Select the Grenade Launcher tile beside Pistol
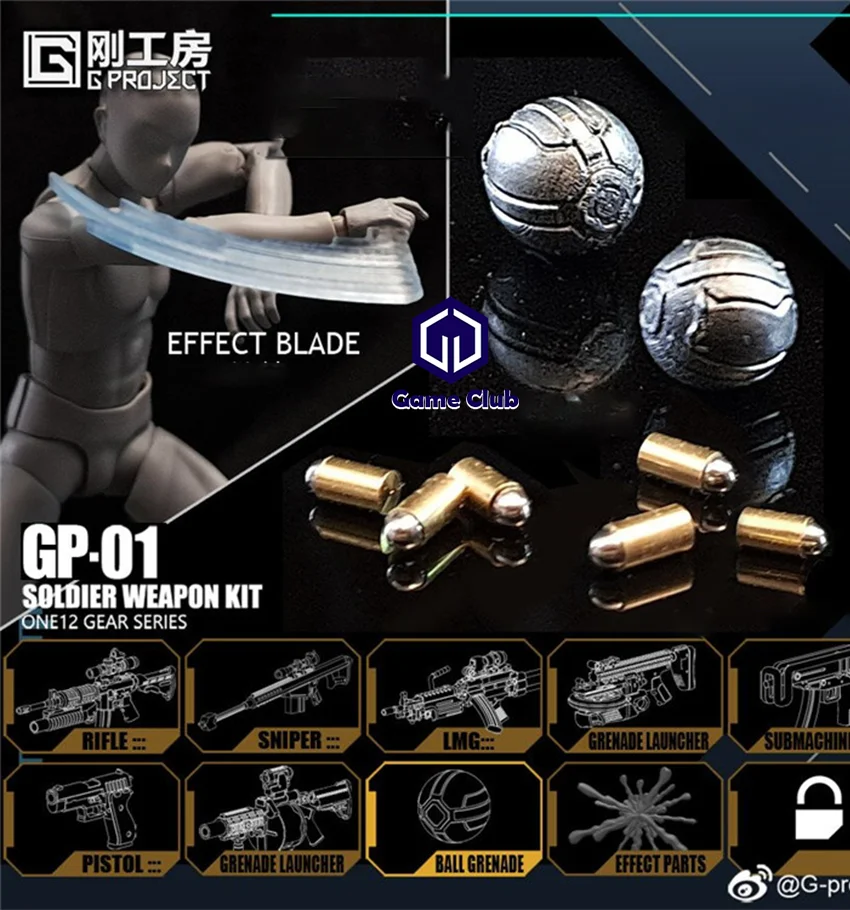This screenshot has height=910, width=850. click(x=273, y=819)
